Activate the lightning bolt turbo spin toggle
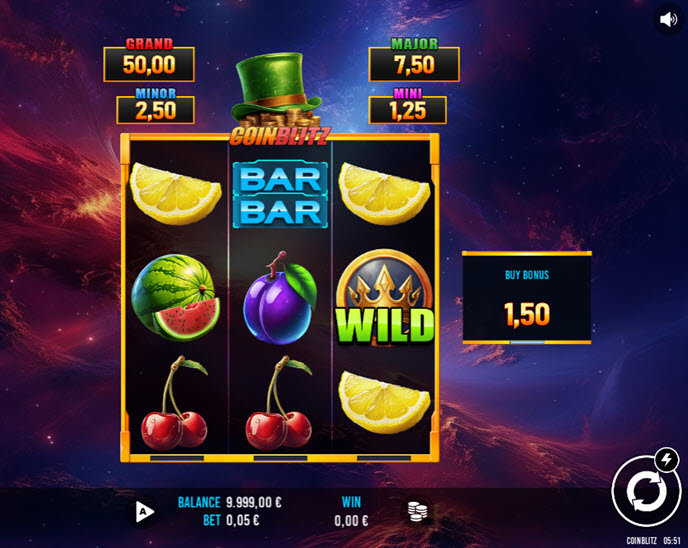The image size is (688, 548). (664, 459)
